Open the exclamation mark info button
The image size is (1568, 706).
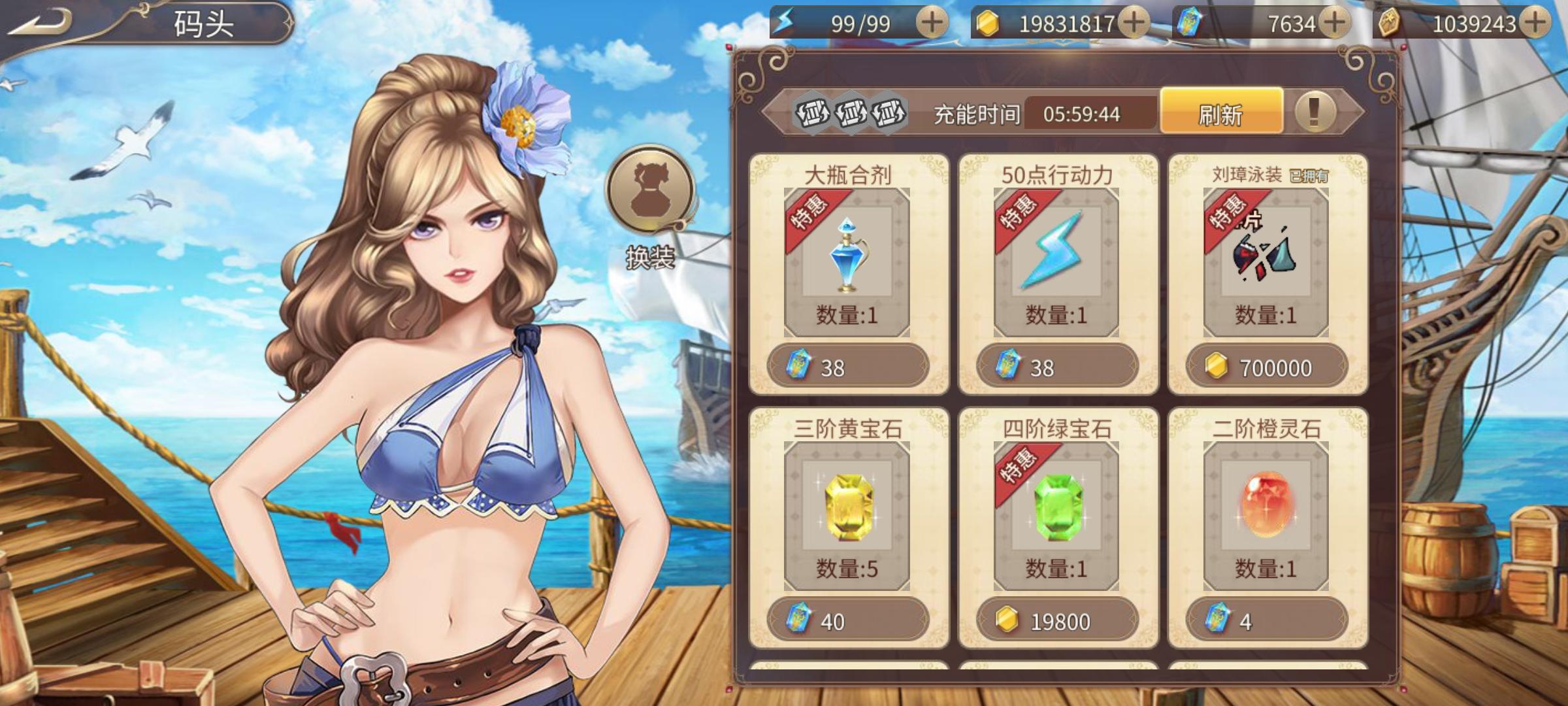coord(1315,112)
